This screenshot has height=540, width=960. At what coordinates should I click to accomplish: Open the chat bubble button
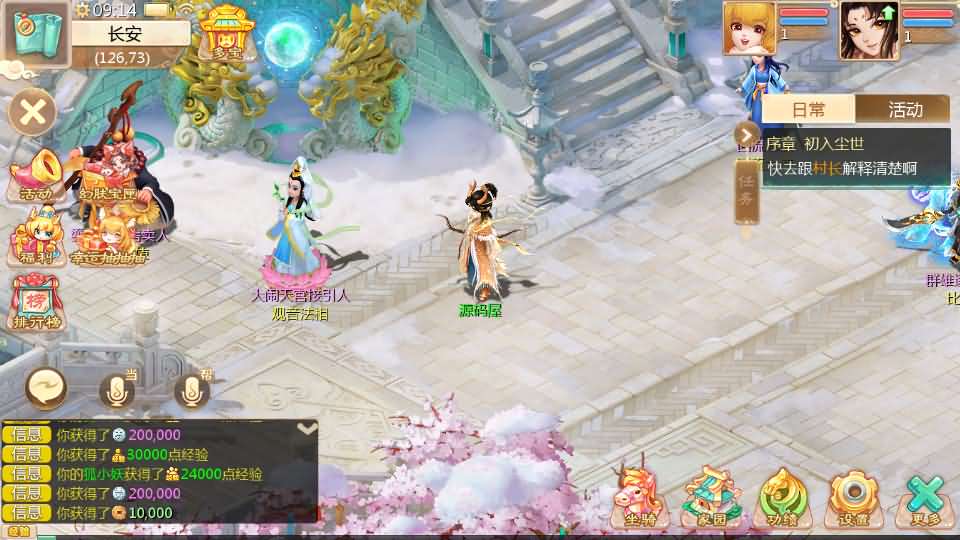[47, 386]
